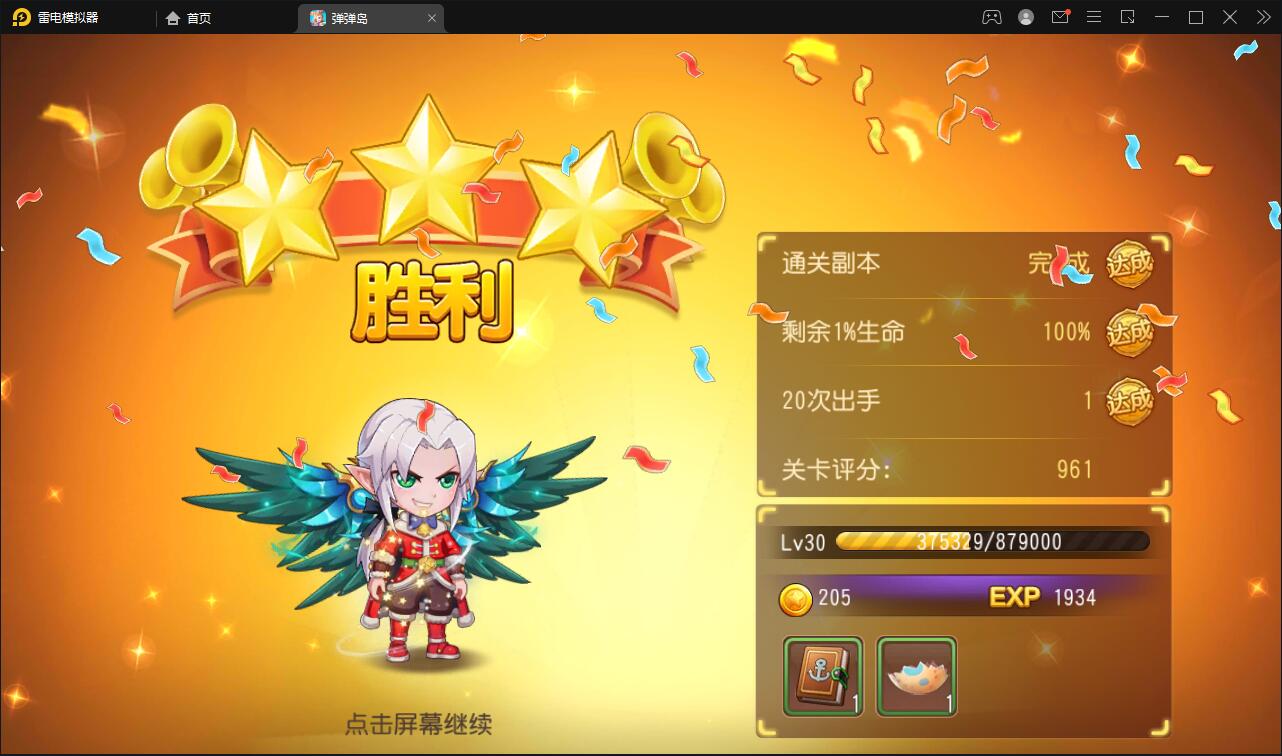Close the 弹弹岛 tab

[x=431, y=17]
